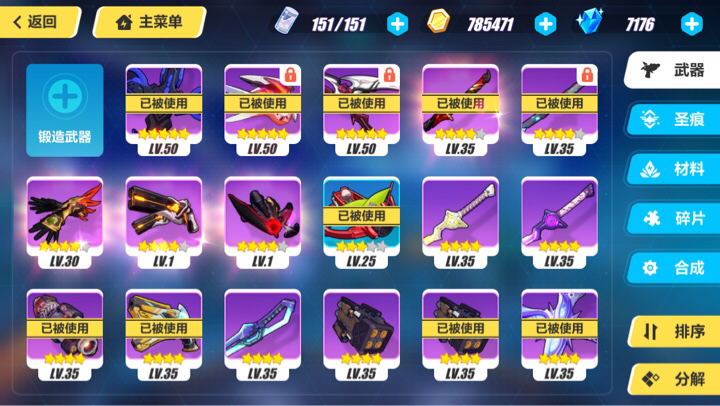Image resolution: width=720 pixels, height=406 pixels.
Task: Add stamina with the plus next to 151/151
Action: coord(397,24)
